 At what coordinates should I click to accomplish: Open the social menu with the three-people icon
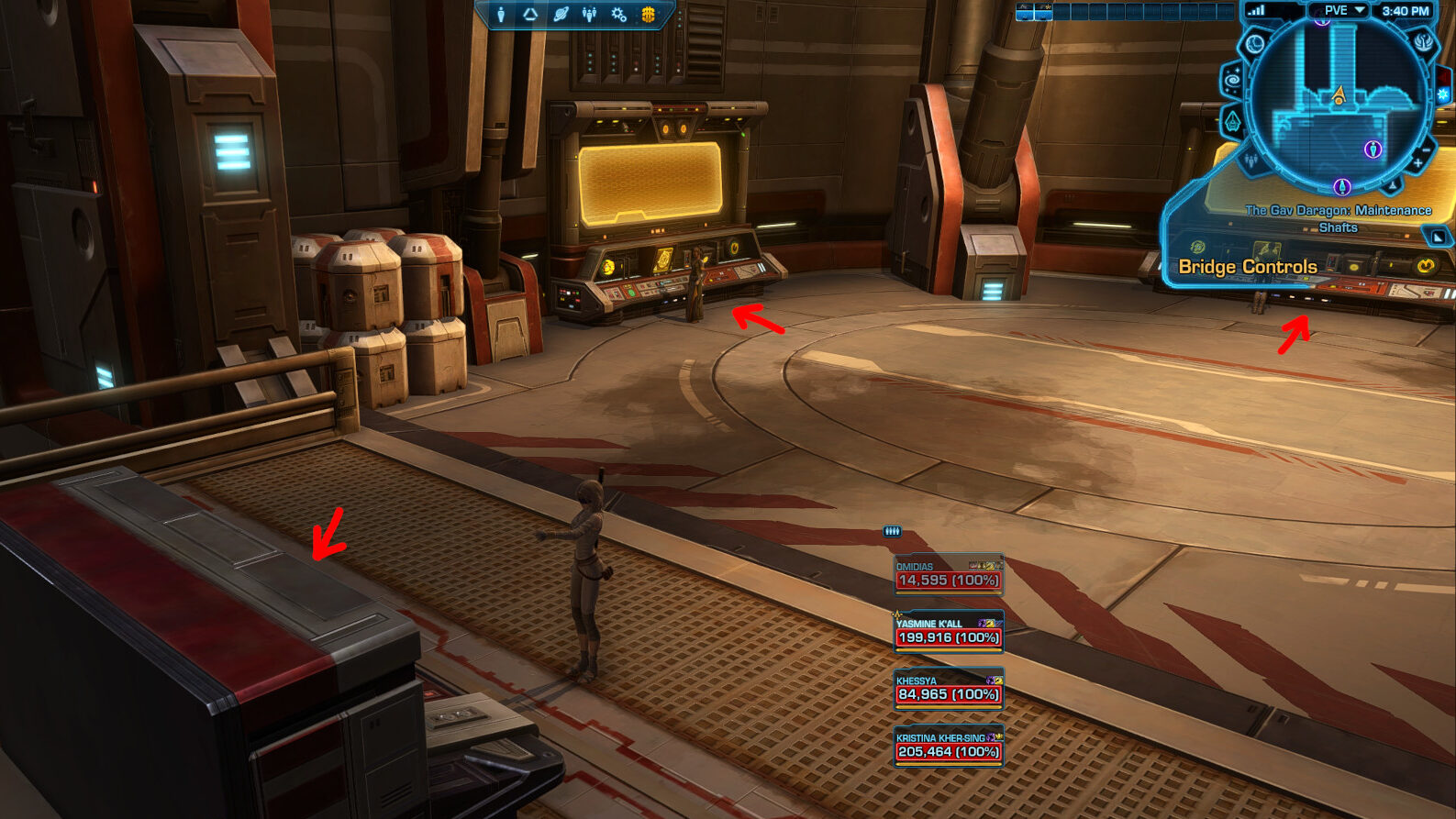click(x=589, y=14)
